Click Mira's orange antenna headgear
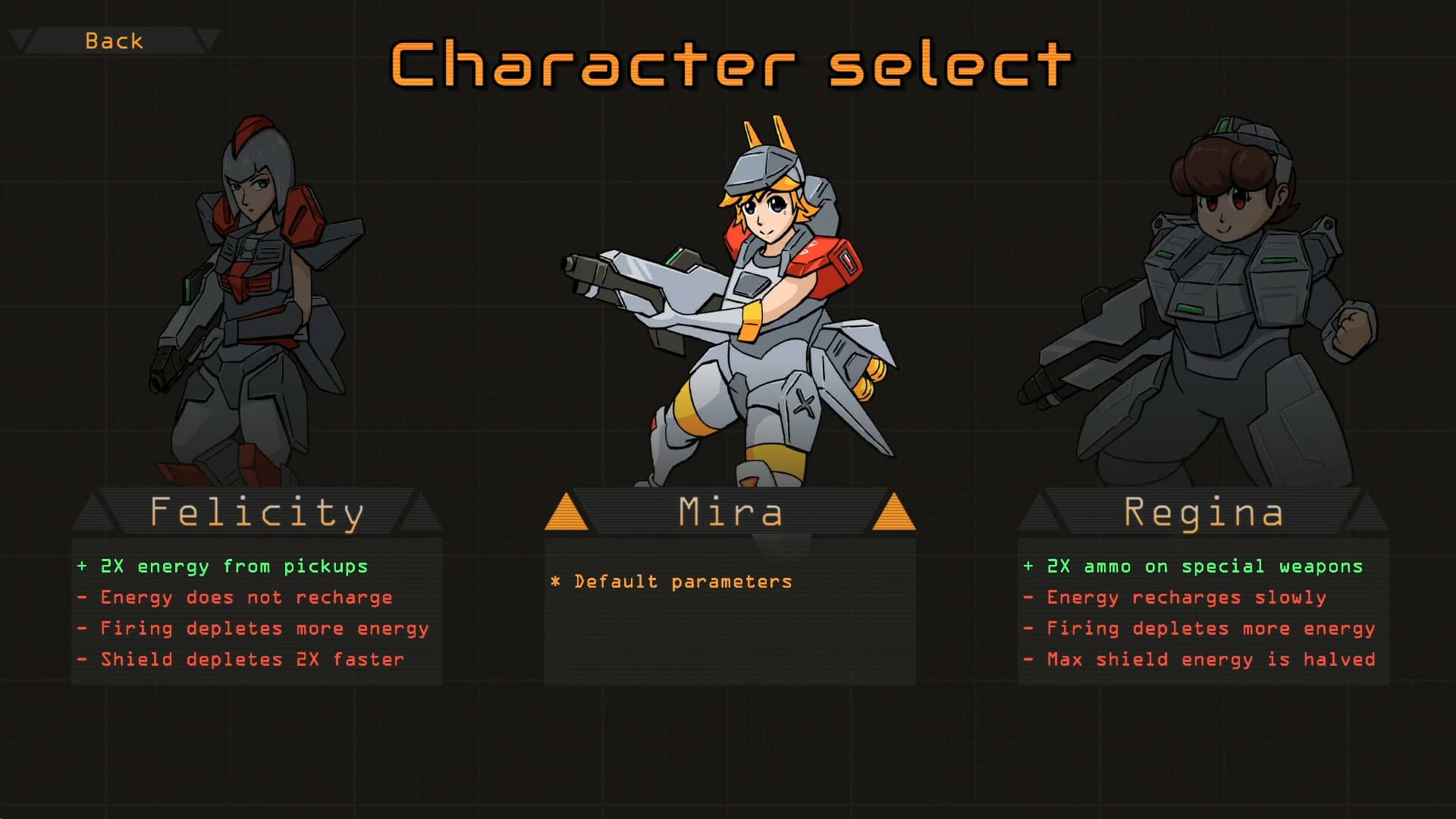1456x819 pixels. pyautogui.click(x=766, y=136)
